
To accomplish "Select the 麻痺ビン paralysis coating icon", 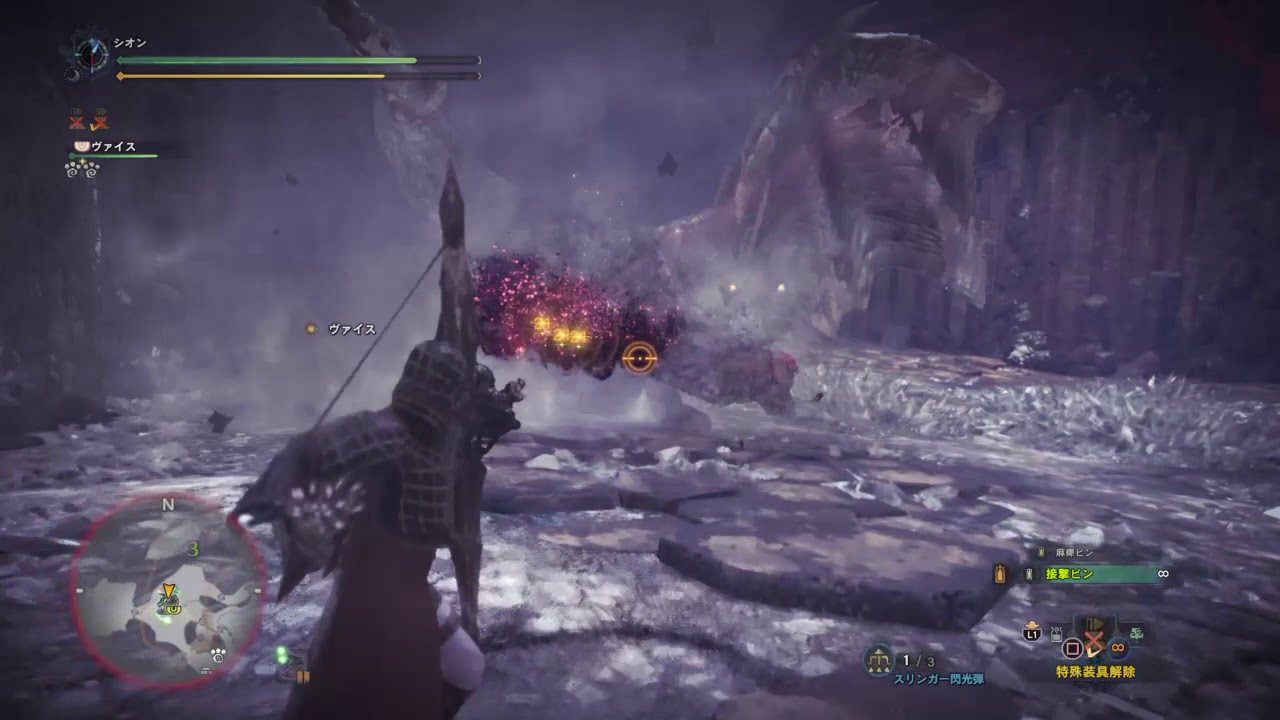I will [1040, 551].
